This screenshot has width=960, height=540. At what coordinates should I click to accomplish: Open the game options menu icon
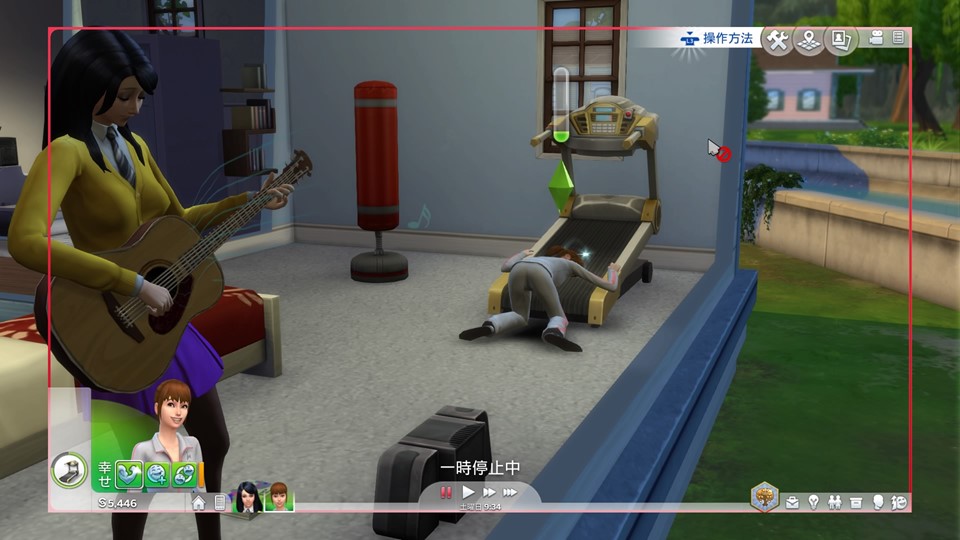(898, 38)
